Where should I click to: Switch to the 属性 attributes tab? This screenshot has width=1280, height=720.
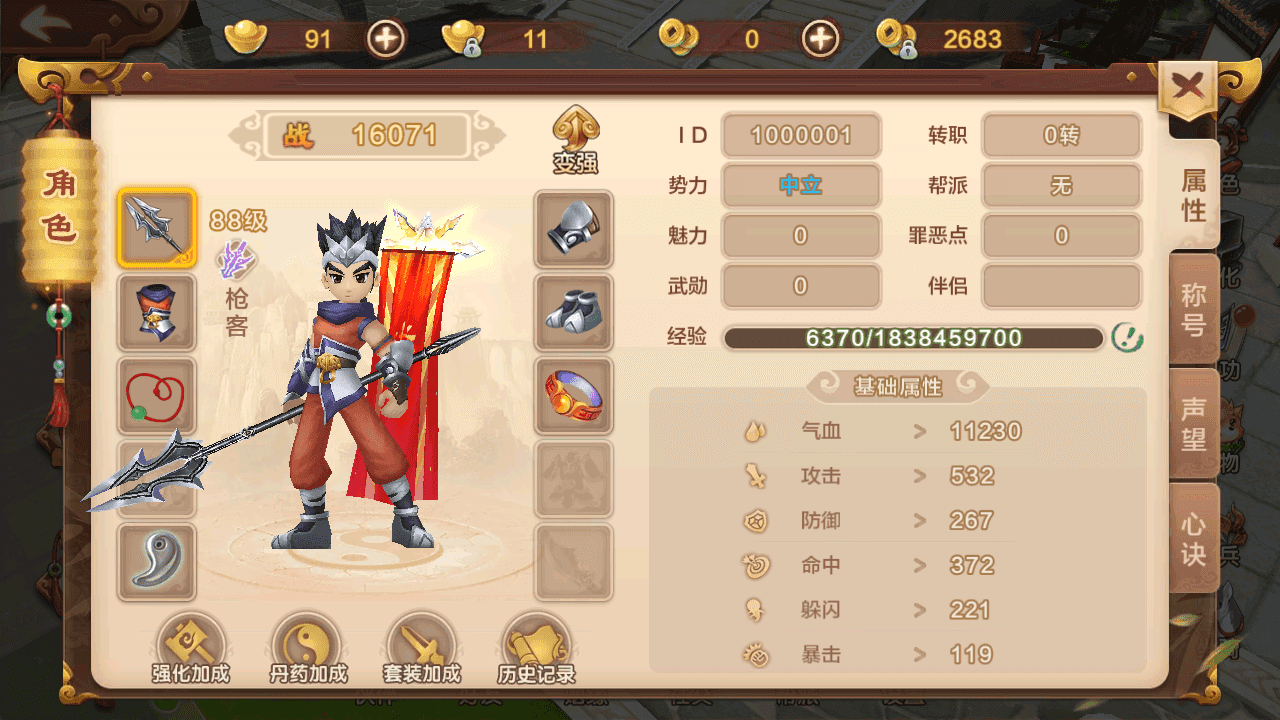1194,195
